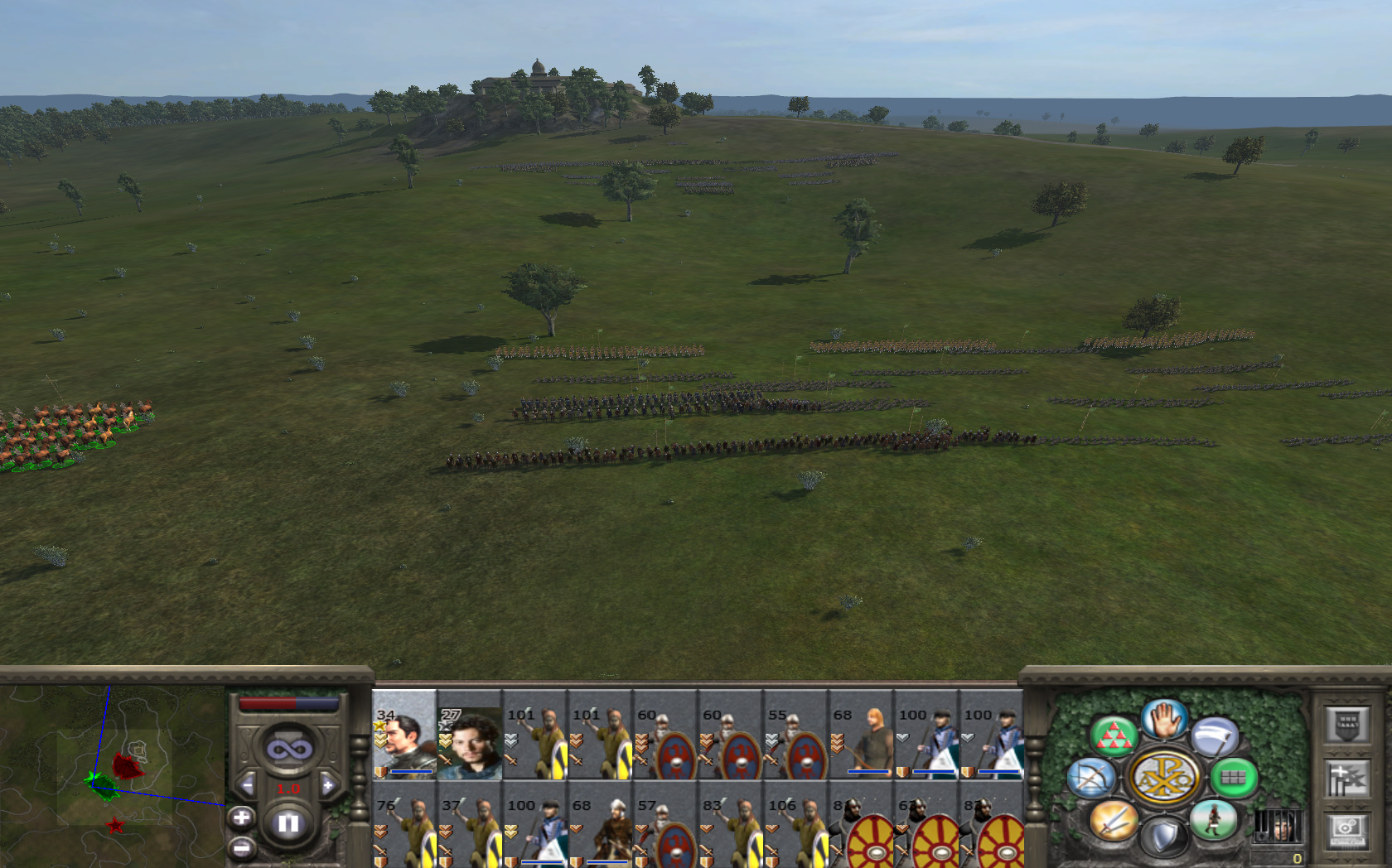The width and height of the screenshot is (1392, 868).
Task: Toggle run mode with the walking soldier icon
Action: 1214,820
